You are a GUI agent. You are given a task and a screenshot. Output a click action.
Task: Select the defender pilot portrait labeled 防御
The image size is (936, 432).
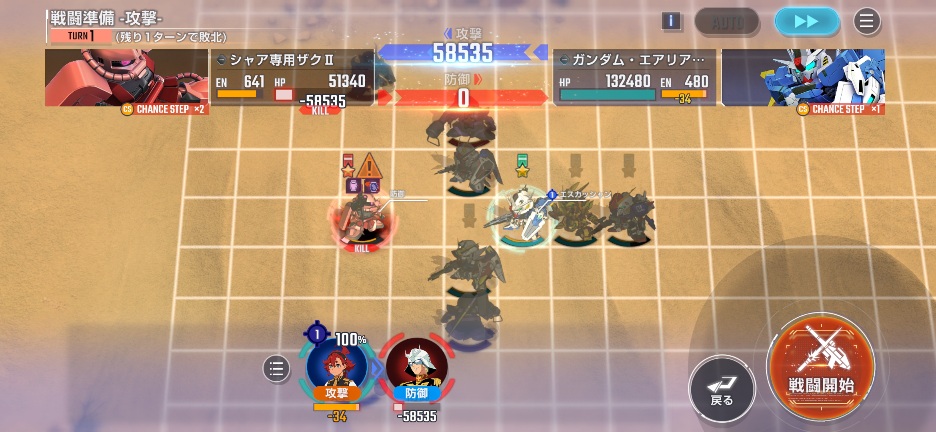tap(416, 369)
